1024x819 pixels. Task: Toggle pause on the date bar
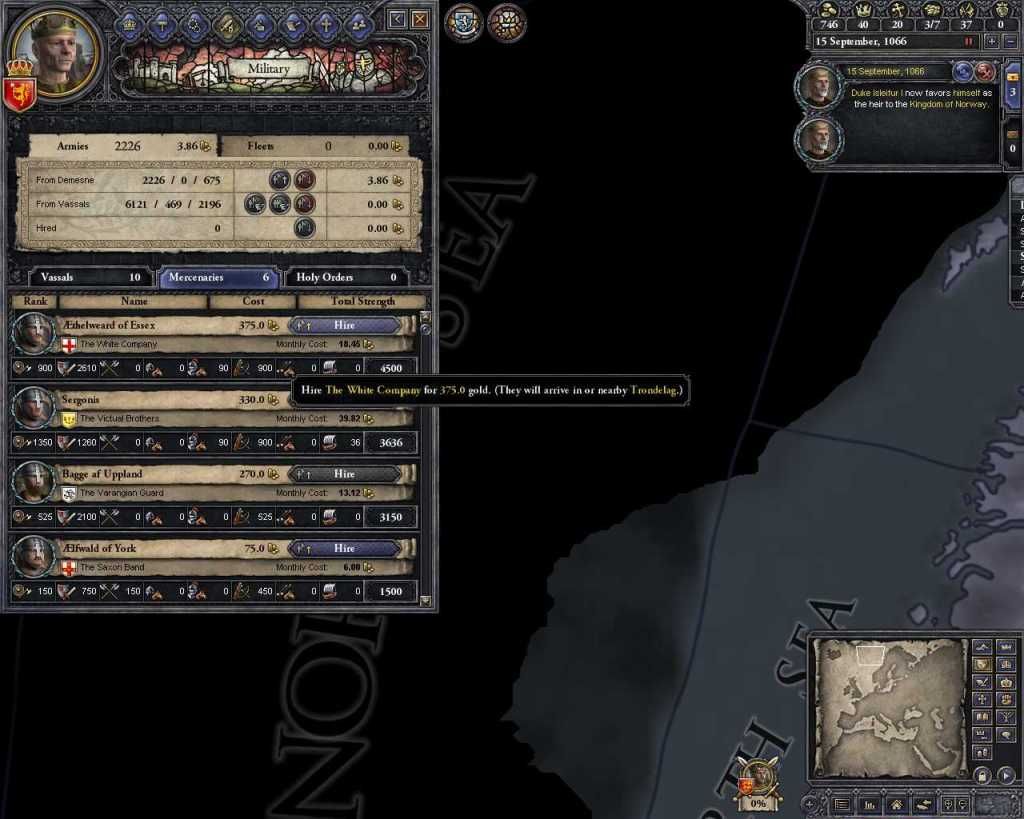point(967,42)
